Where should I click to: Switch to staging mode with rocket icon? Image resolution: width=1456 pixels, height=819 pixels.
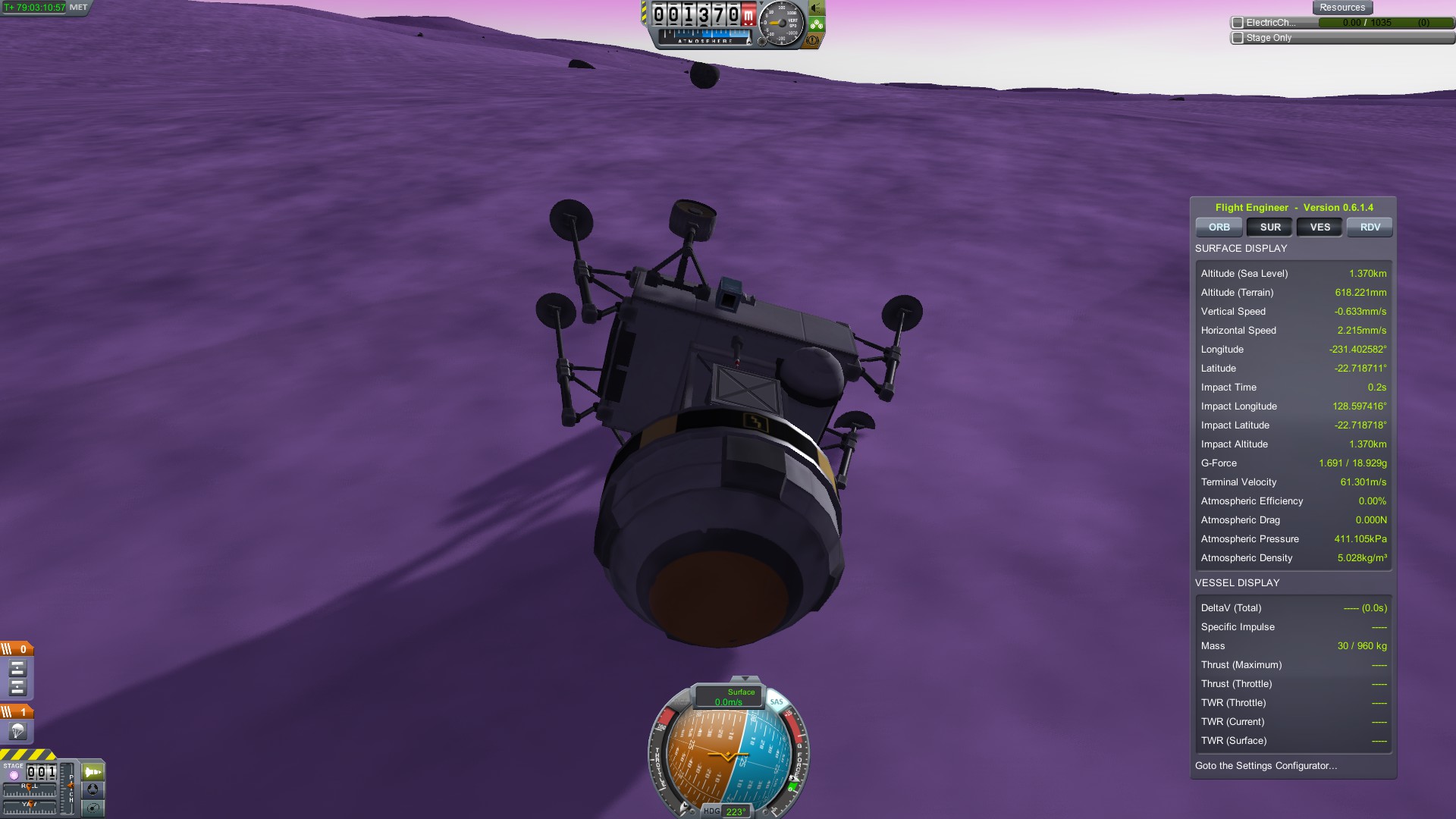coord(93,772)
